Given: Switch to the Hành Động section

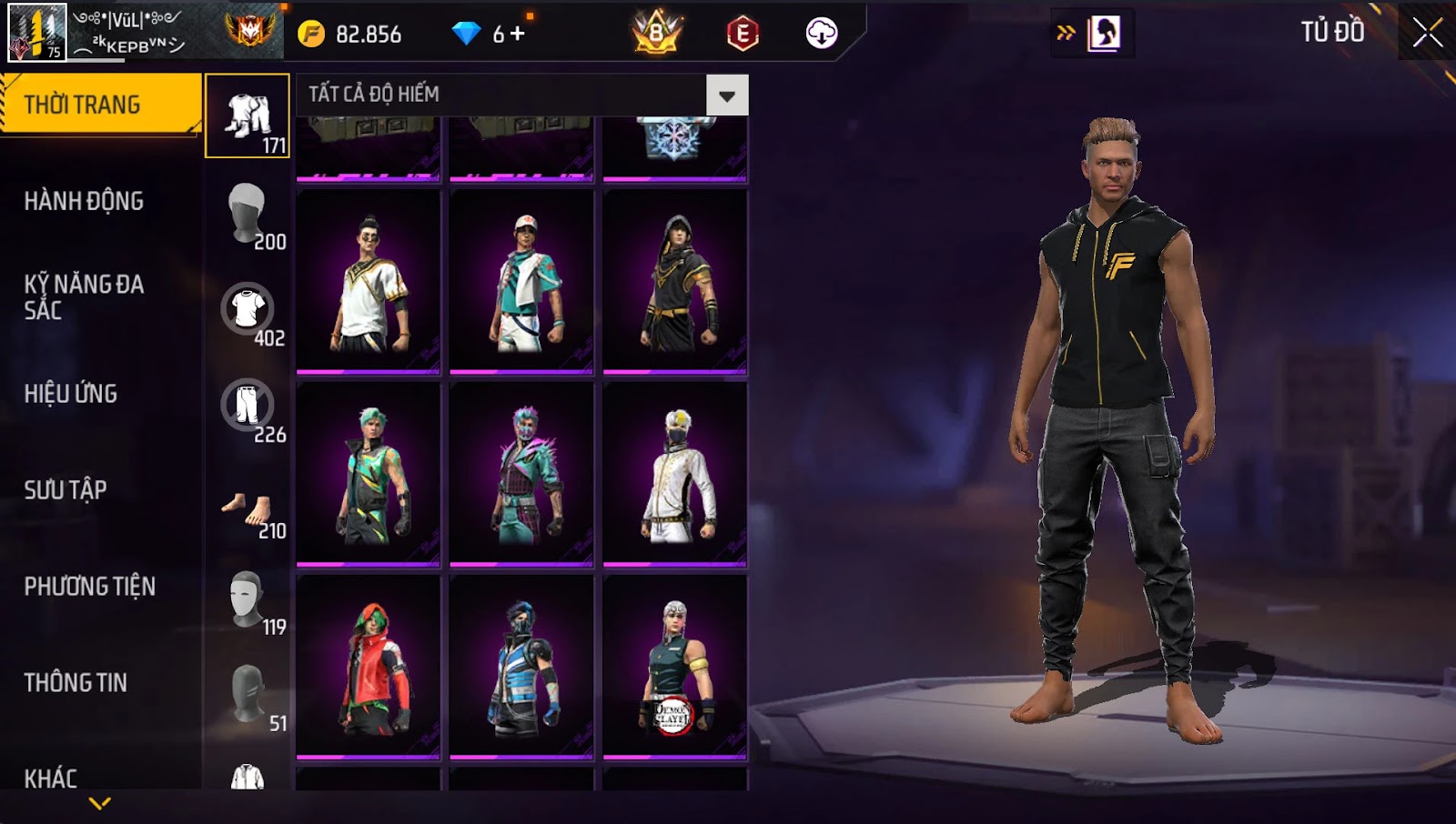Looking at the screenshot, I should 84,201.
